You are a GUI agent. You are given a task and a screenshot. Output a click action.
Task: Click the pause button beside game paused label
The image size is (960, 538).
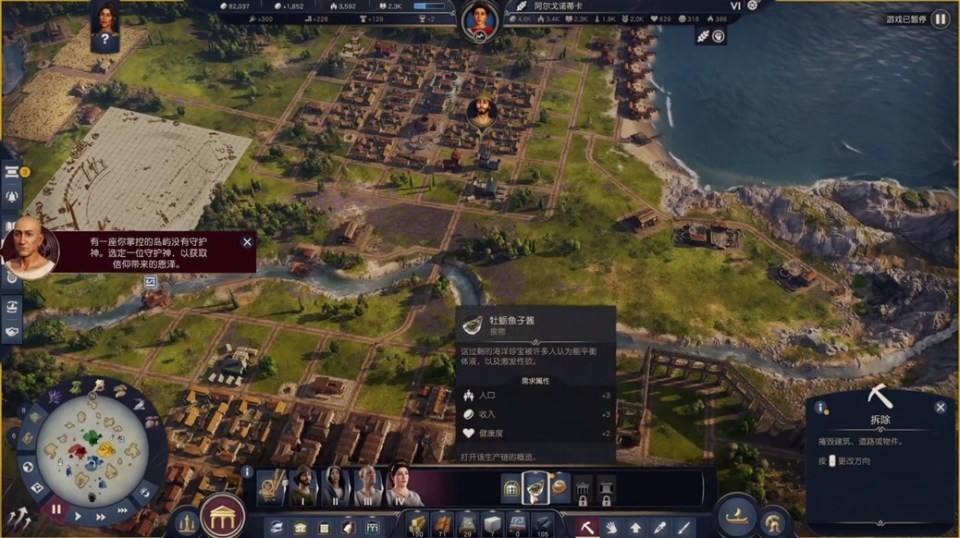click(940, 19)
